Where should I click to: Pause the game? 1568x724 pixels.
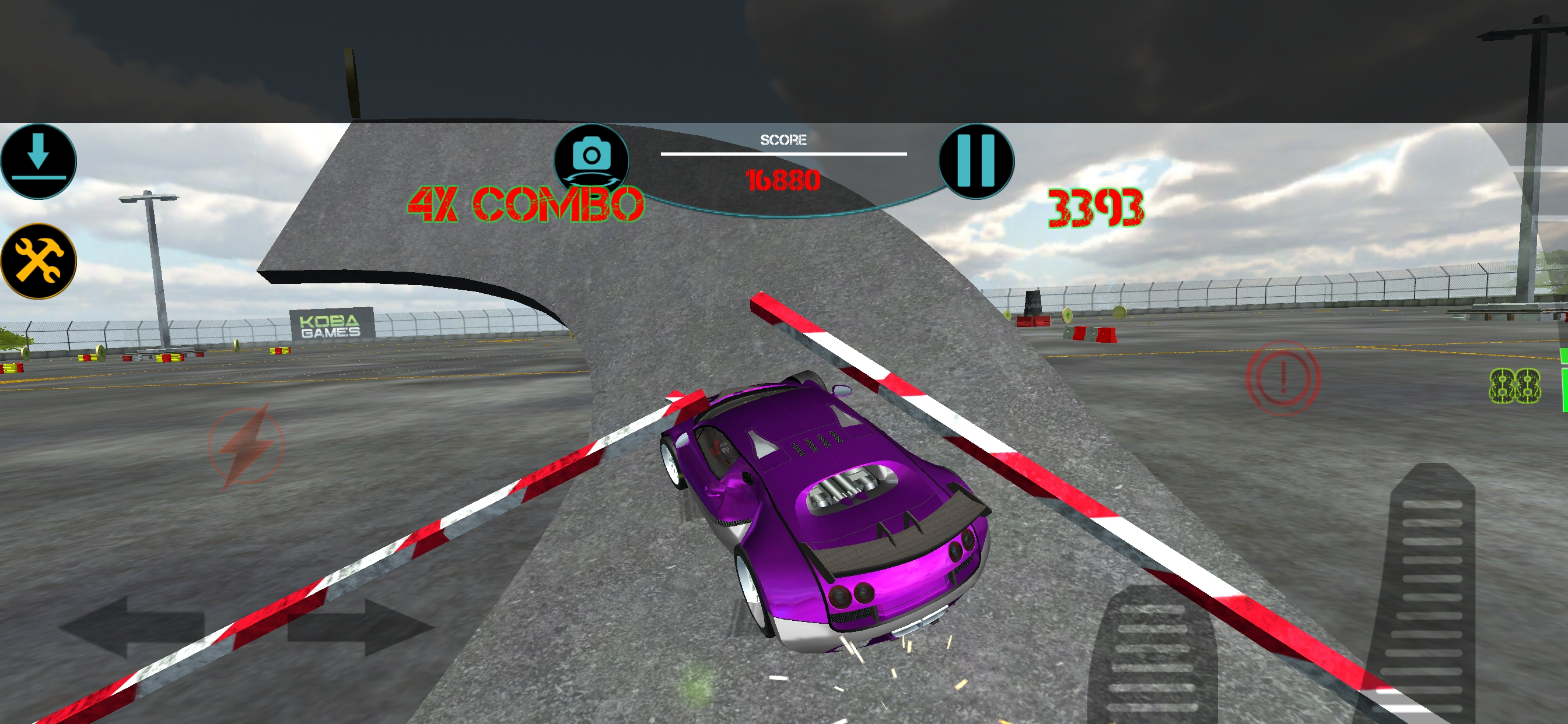tap(976, 161)
